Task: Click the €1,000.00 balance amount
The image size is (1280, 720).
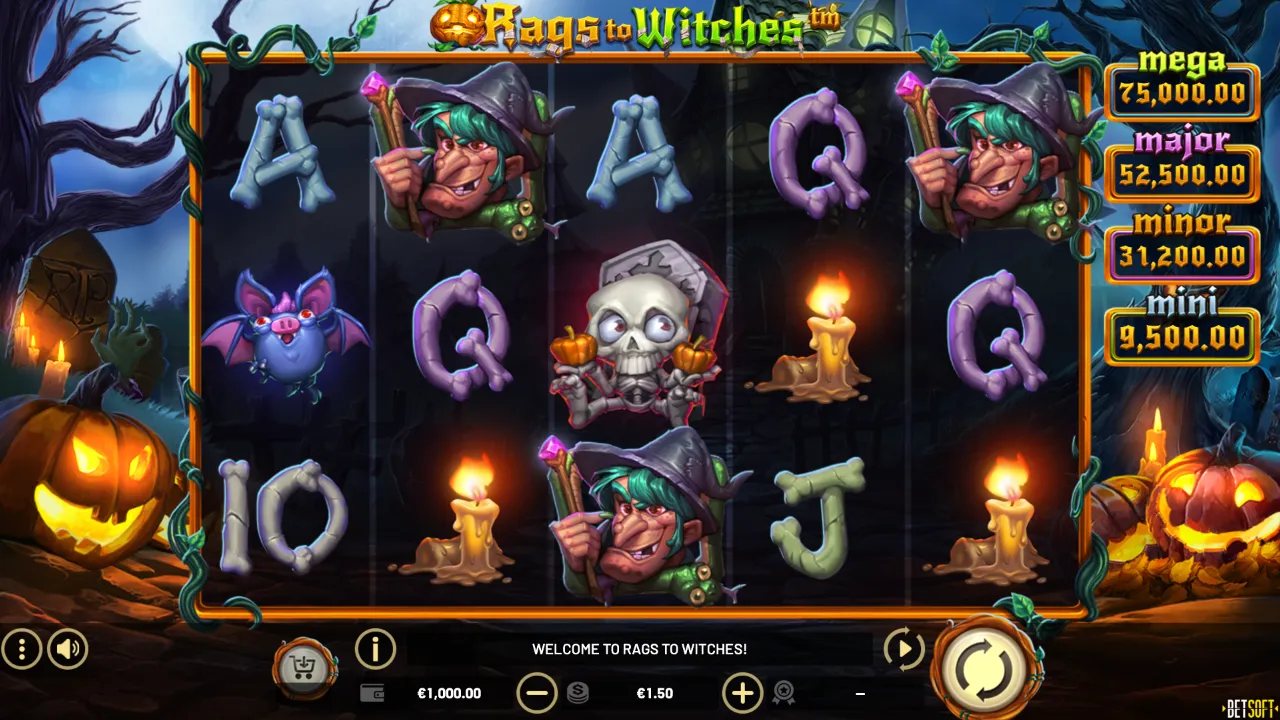Action: point(448,692)
